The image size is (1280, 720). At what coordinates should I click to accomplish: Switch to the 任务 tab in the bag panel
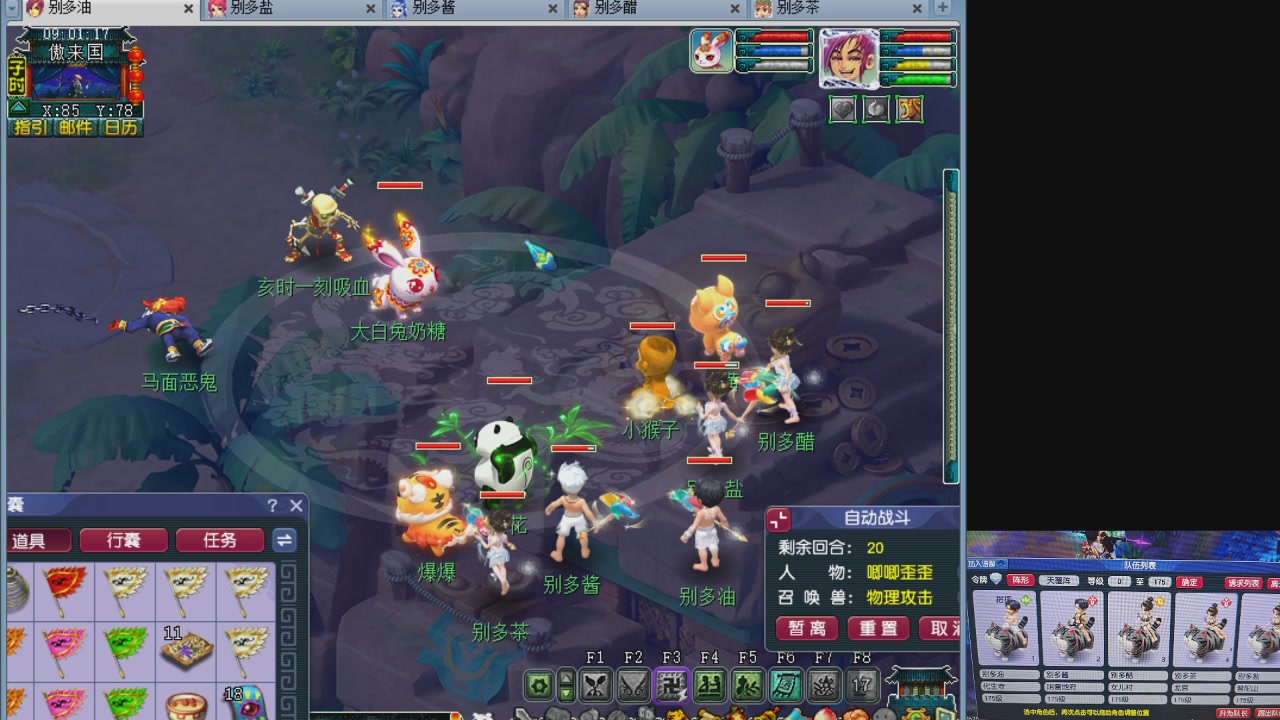click(x=219, y=540)
